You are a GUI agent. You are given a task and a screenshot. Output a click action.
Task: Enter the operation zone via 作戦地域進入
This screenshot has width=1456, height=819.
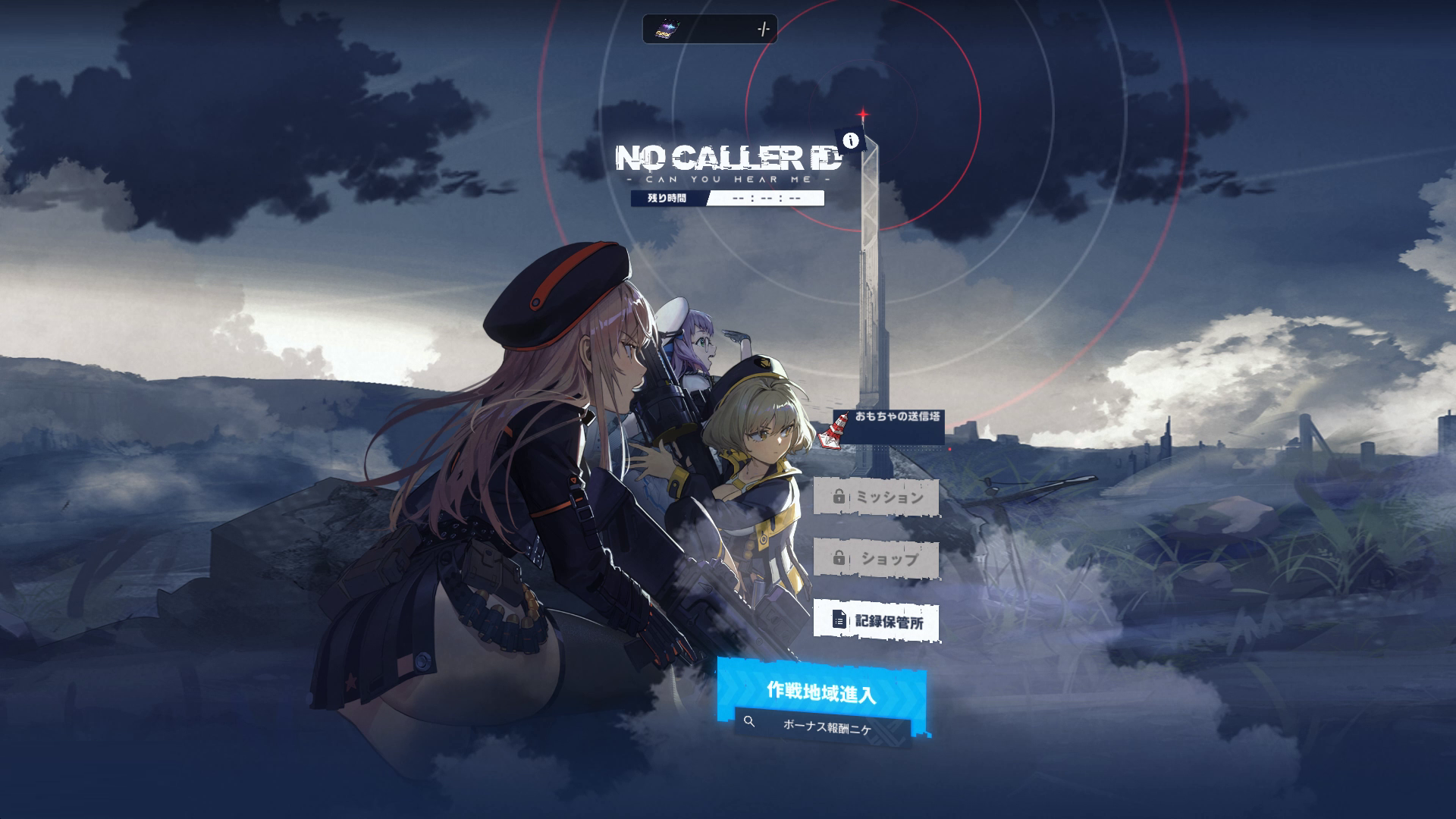point(821,692)
